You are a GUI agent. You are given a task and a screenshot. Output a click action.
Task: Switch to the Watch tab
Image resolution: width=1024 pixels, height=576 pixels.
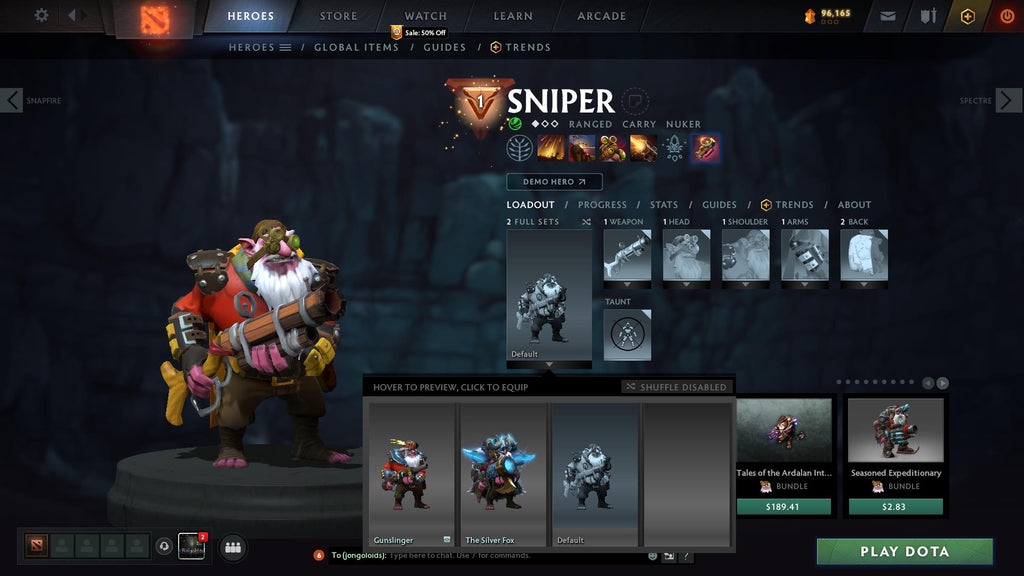(425, 16)
